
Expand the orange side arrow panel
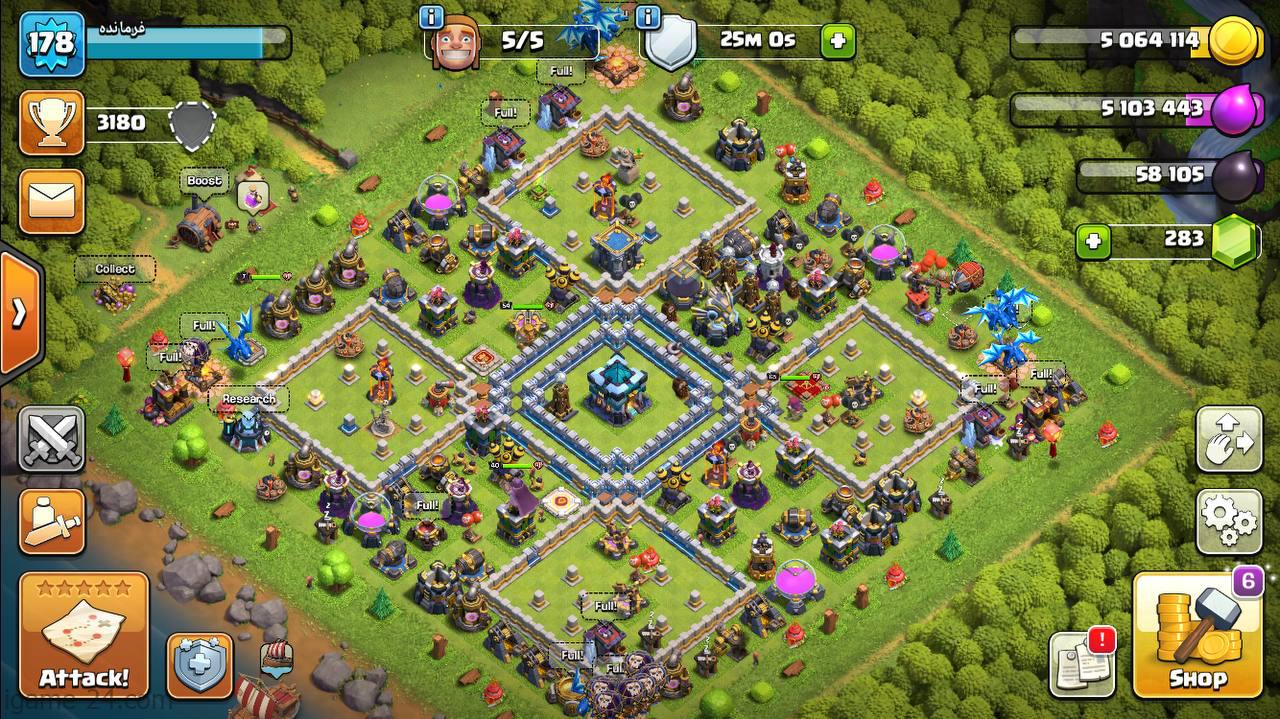(19, 313)
